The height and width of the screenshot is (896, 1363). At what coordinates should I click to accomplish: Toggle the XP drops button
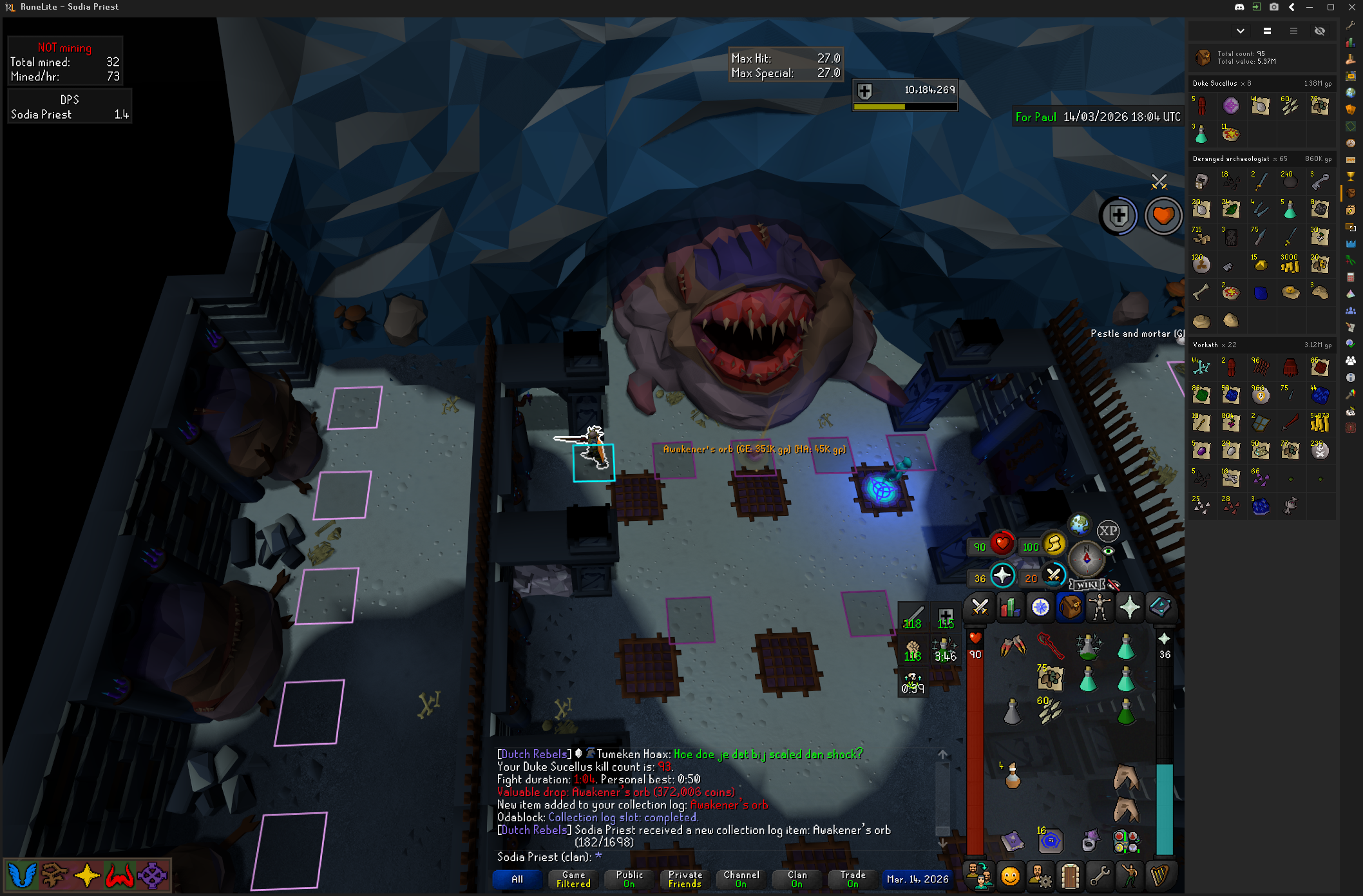pyautogui.click(x=1108, y=531)
